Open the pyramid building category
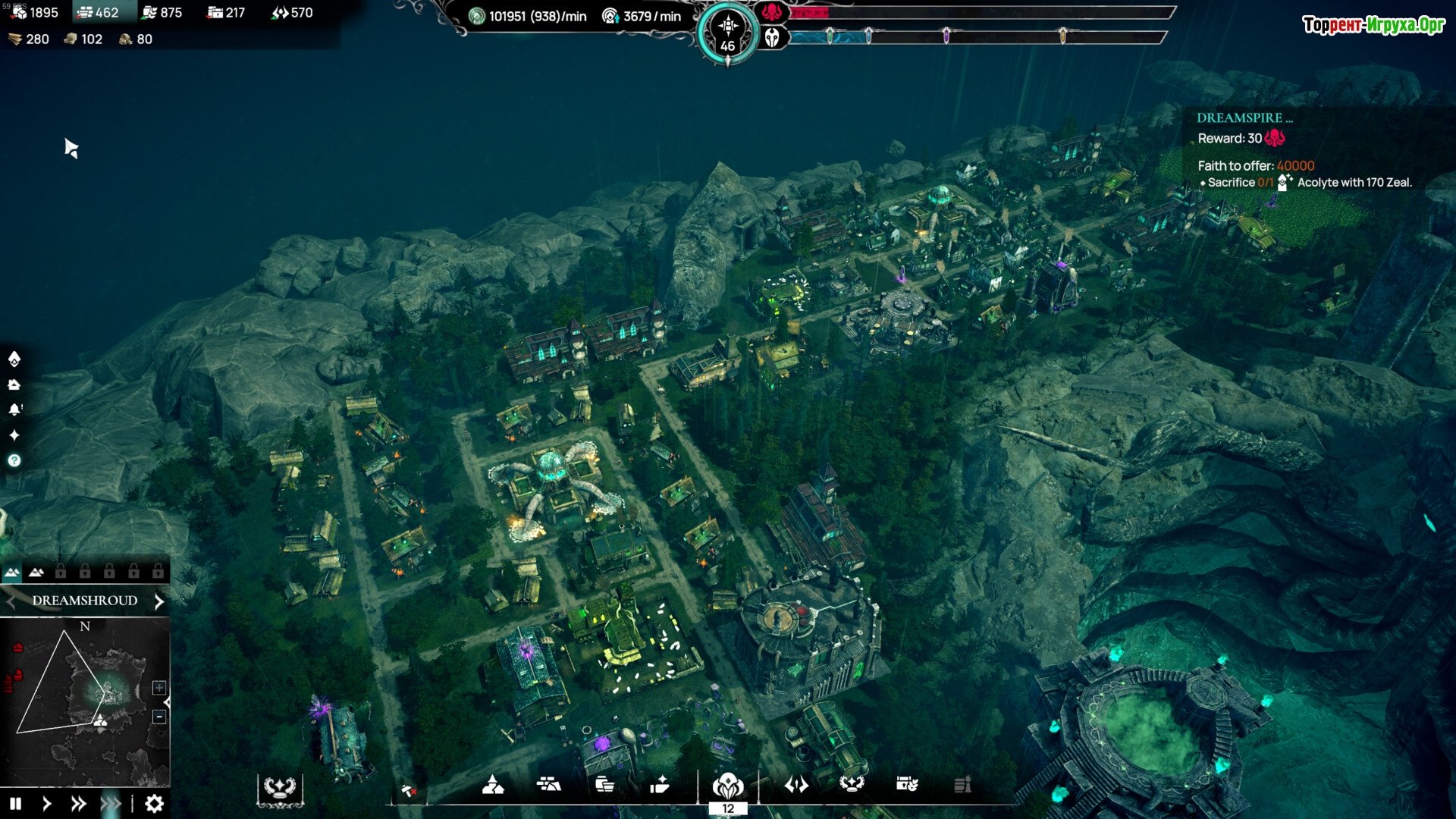 click(493, 785)
